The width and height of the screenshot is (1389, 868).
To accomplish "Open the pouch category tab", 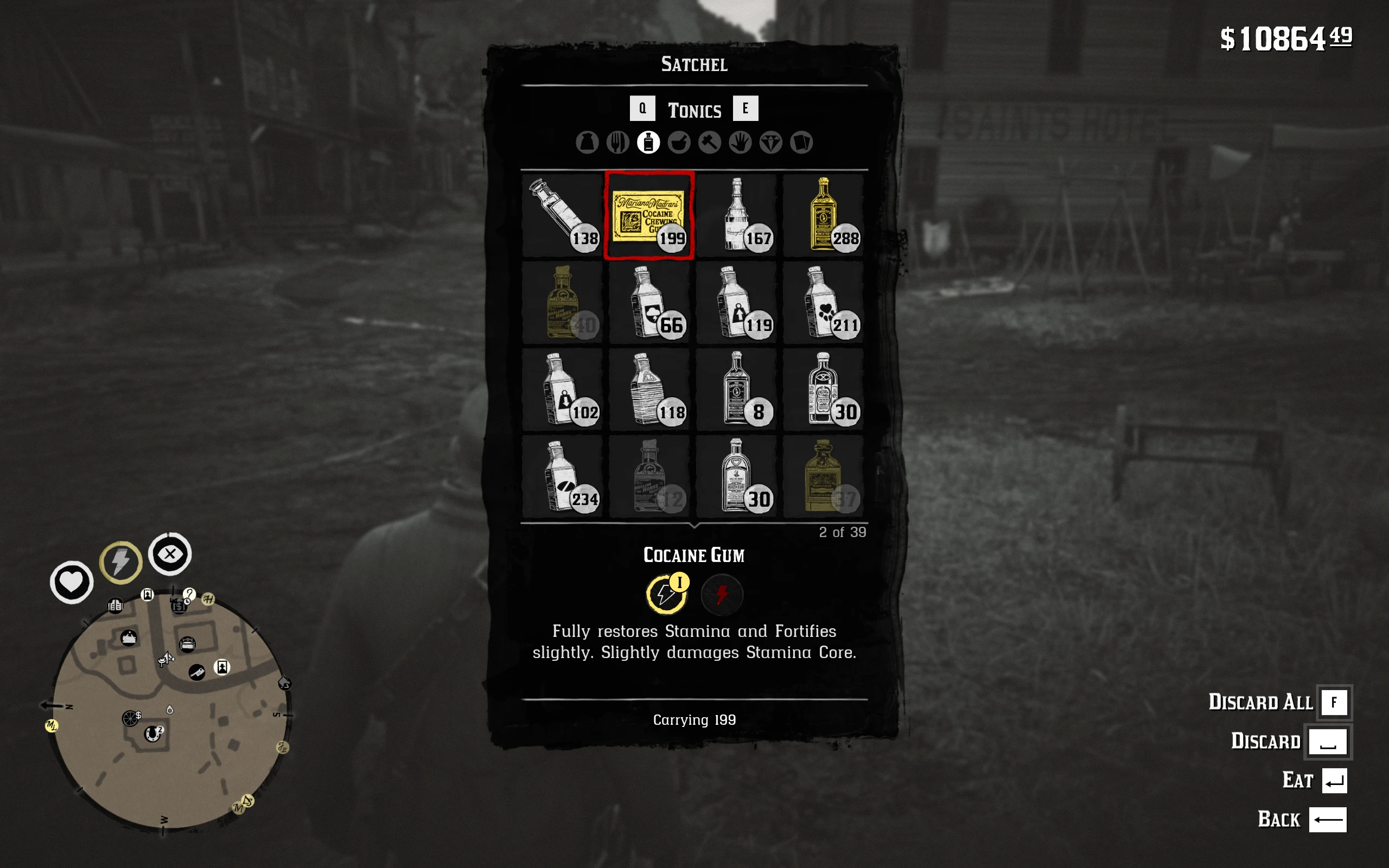I will tap(587, 142).
